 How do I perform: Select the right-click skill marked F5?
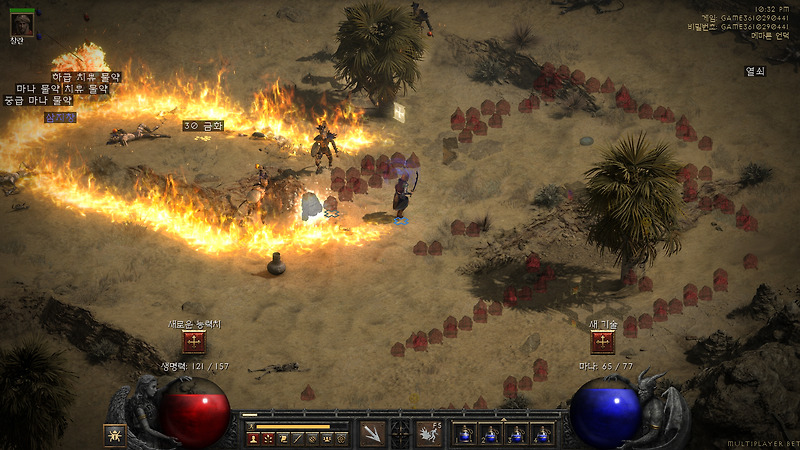tap(429, 433)
